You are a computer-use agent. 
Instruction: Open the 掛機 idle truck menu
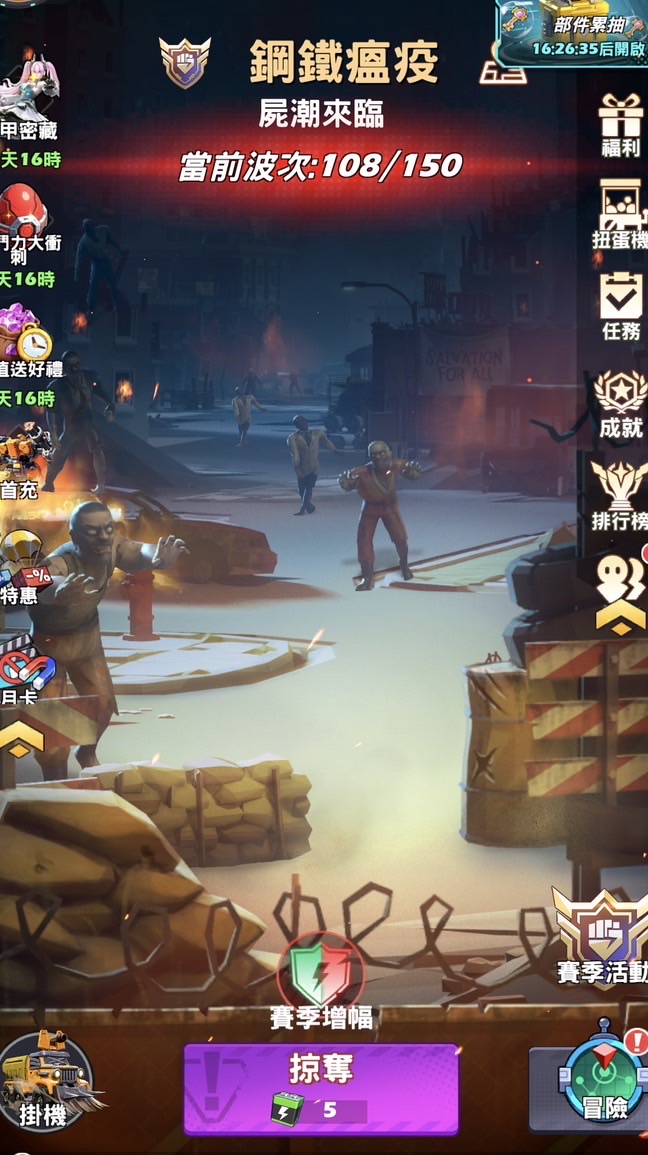click(44, 1080)
